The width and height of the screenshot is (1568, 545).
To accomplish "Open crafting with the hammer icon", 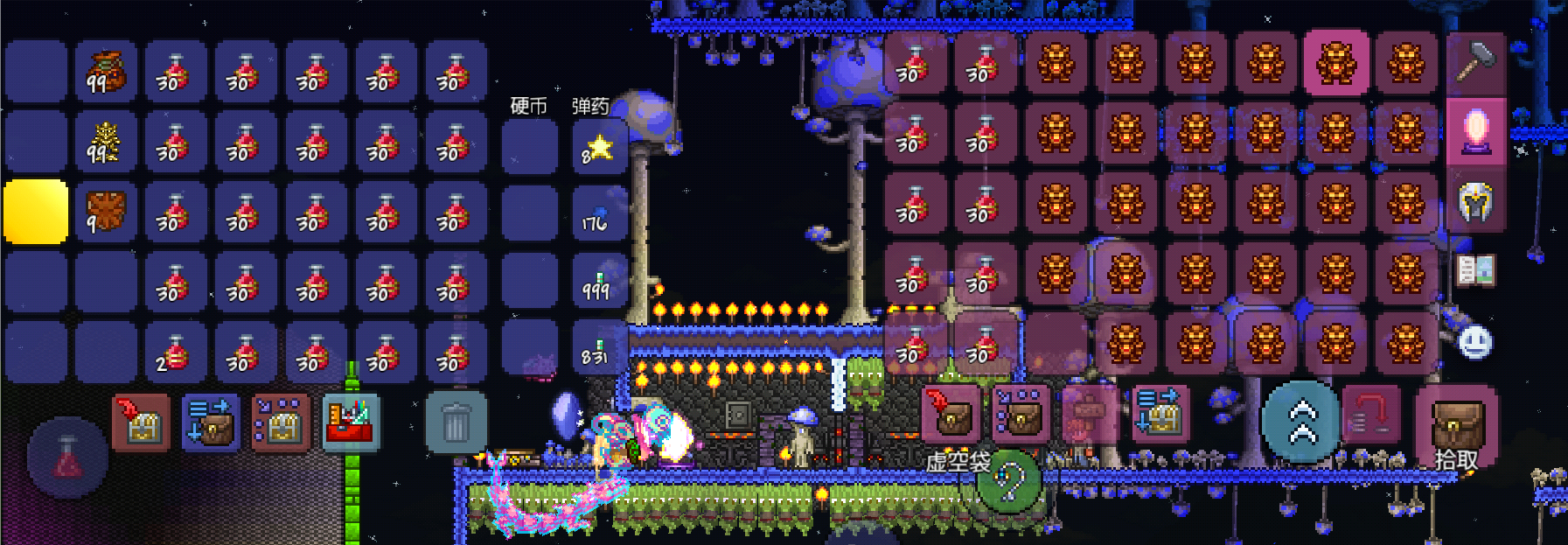I will [x=1475, y=63].
